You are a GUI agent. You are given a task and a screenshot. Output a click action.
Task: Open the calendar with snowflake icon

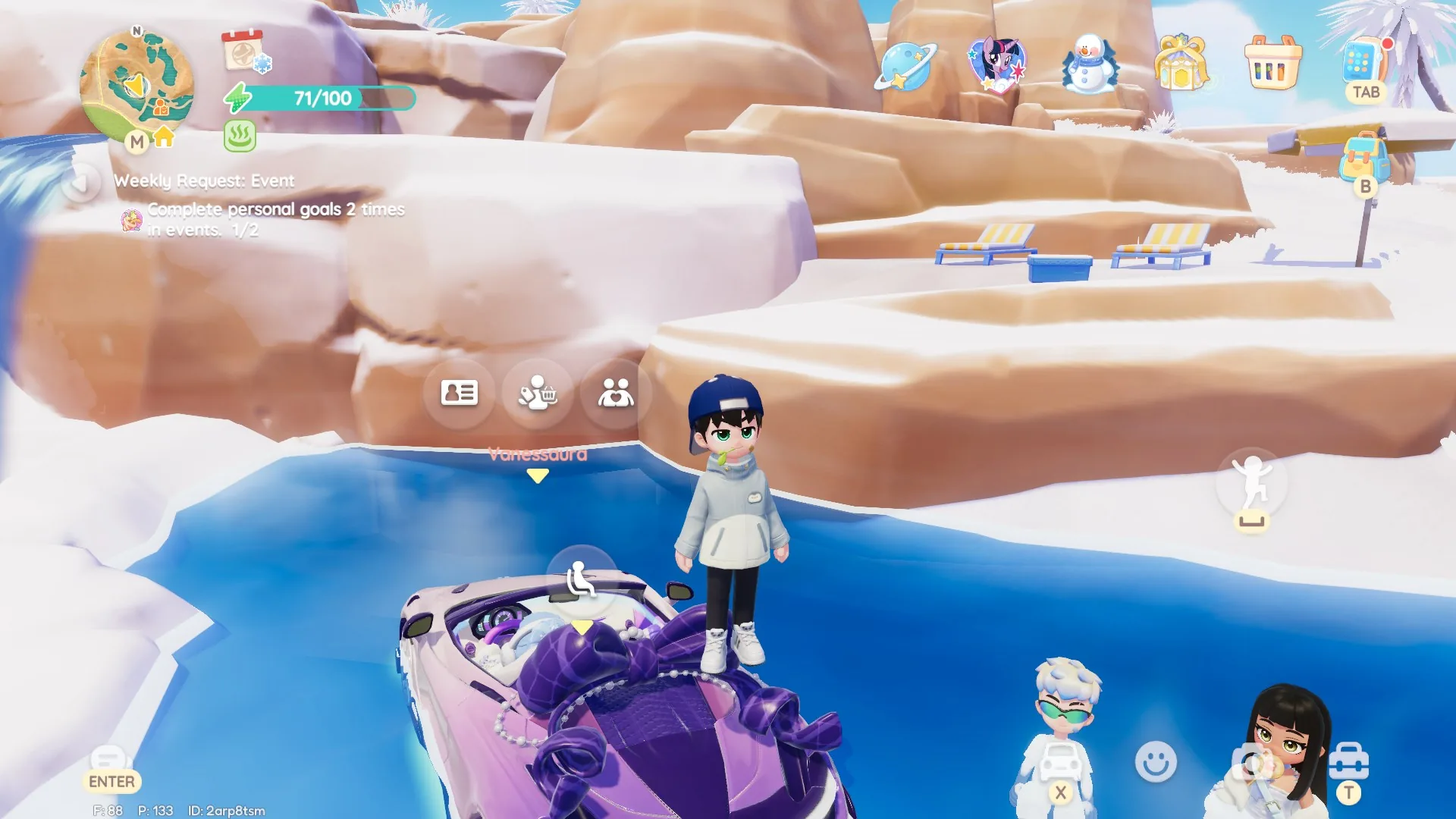244,52
